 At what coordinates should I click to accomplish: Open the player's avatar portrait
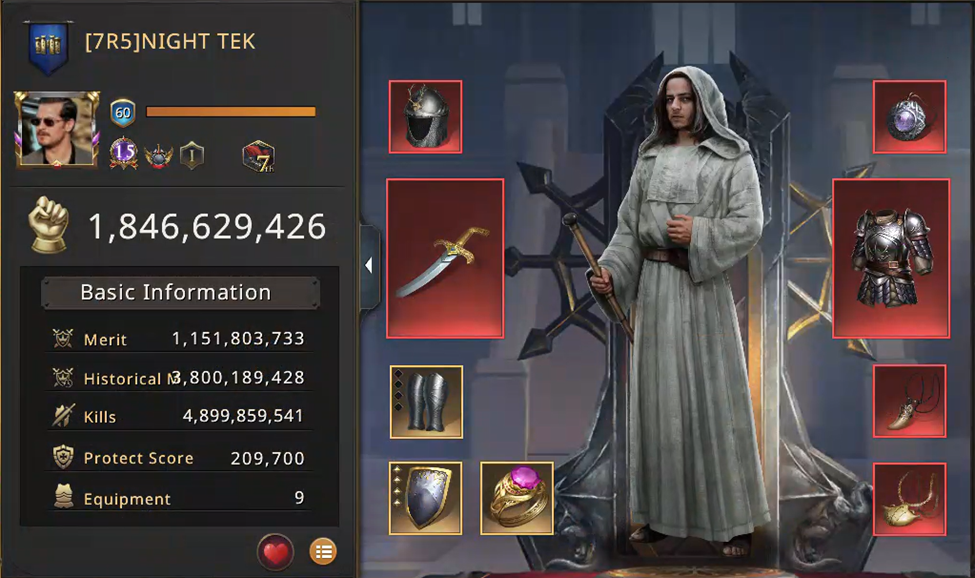57,129
